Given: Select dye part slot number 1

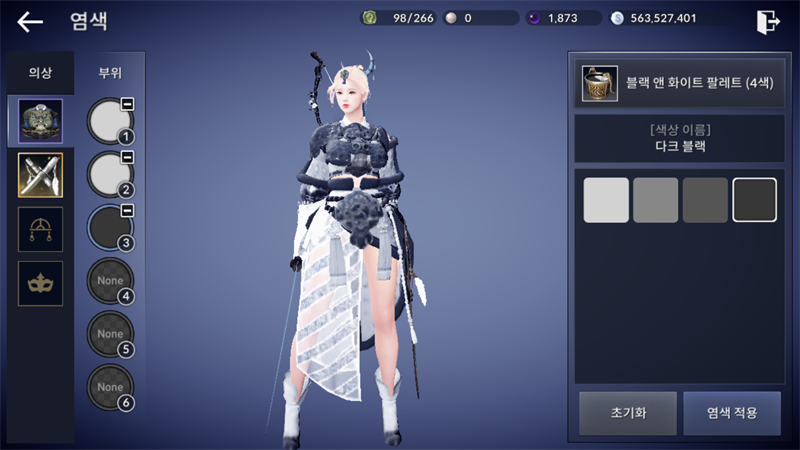Looking at the screenshot, I should coord(110,121).
